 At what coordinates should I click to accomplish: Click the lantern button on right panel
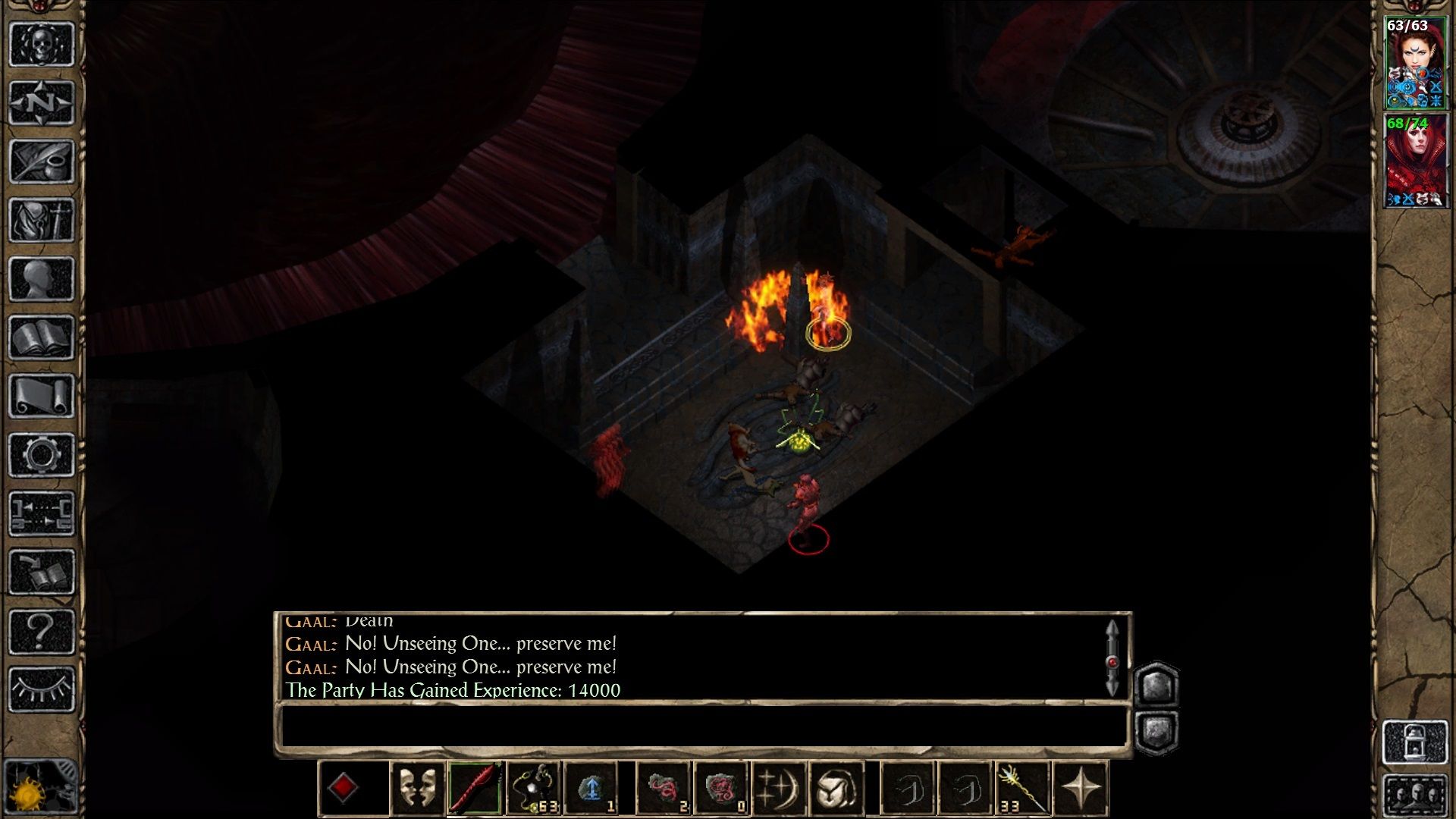[1415, 742]
